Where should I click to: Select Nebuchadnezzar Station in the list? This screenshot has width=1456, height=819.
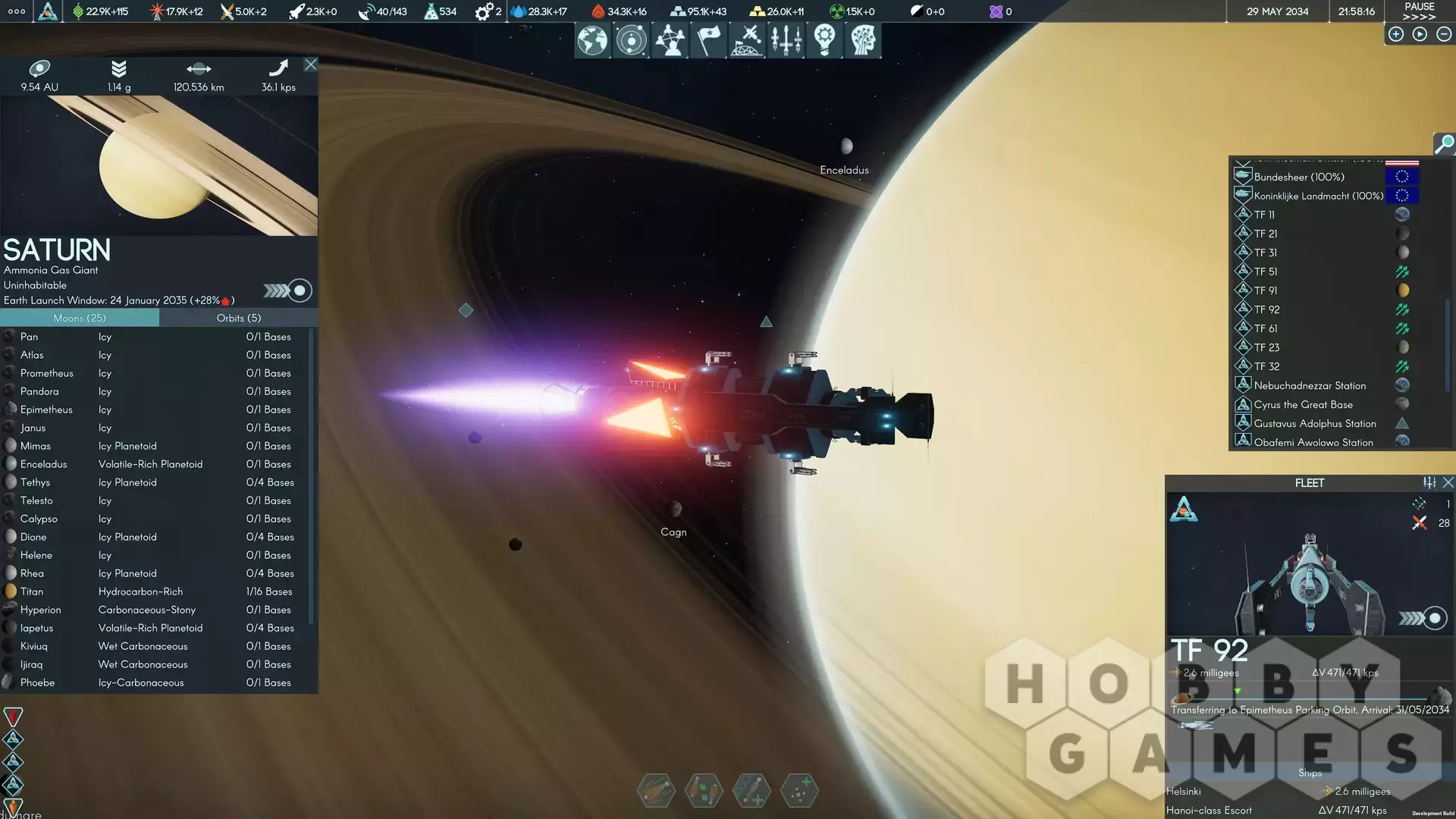(1310, 385)
